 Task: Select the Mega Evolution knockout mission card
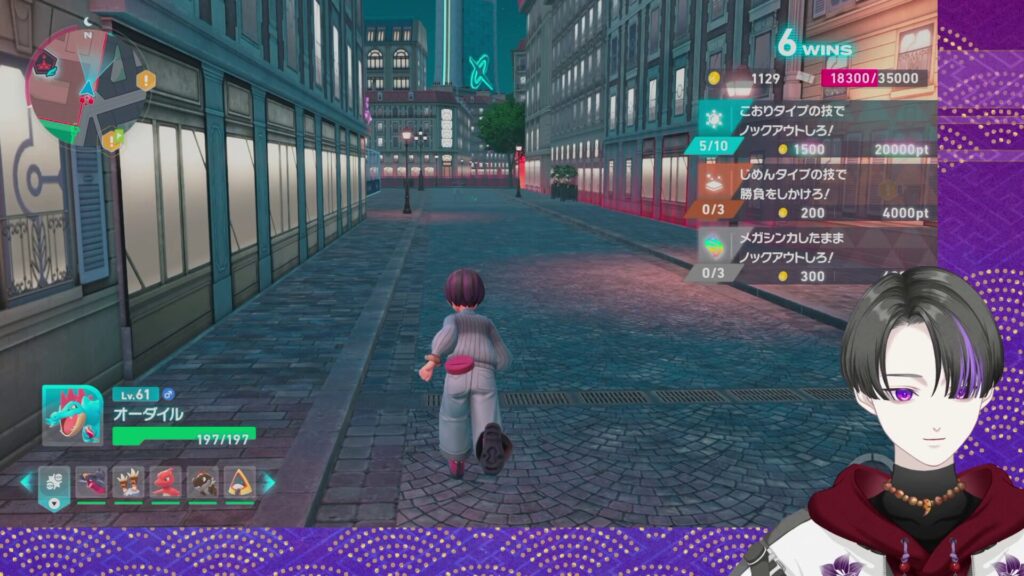[815, 256]
